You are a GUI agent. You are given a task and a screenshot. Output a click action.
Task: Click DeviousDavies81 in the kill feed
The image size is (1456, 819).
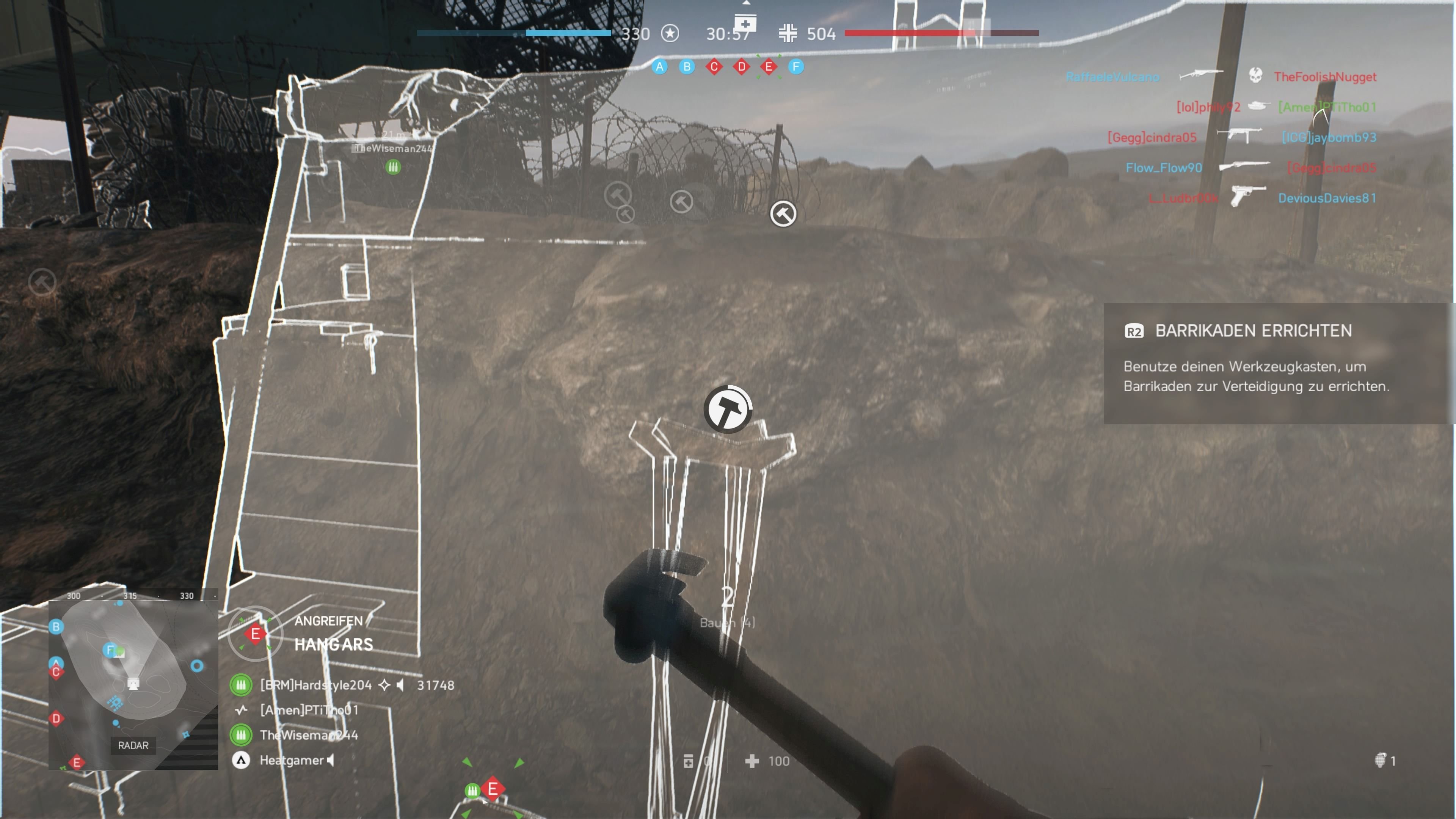[x=1328, y=198]
